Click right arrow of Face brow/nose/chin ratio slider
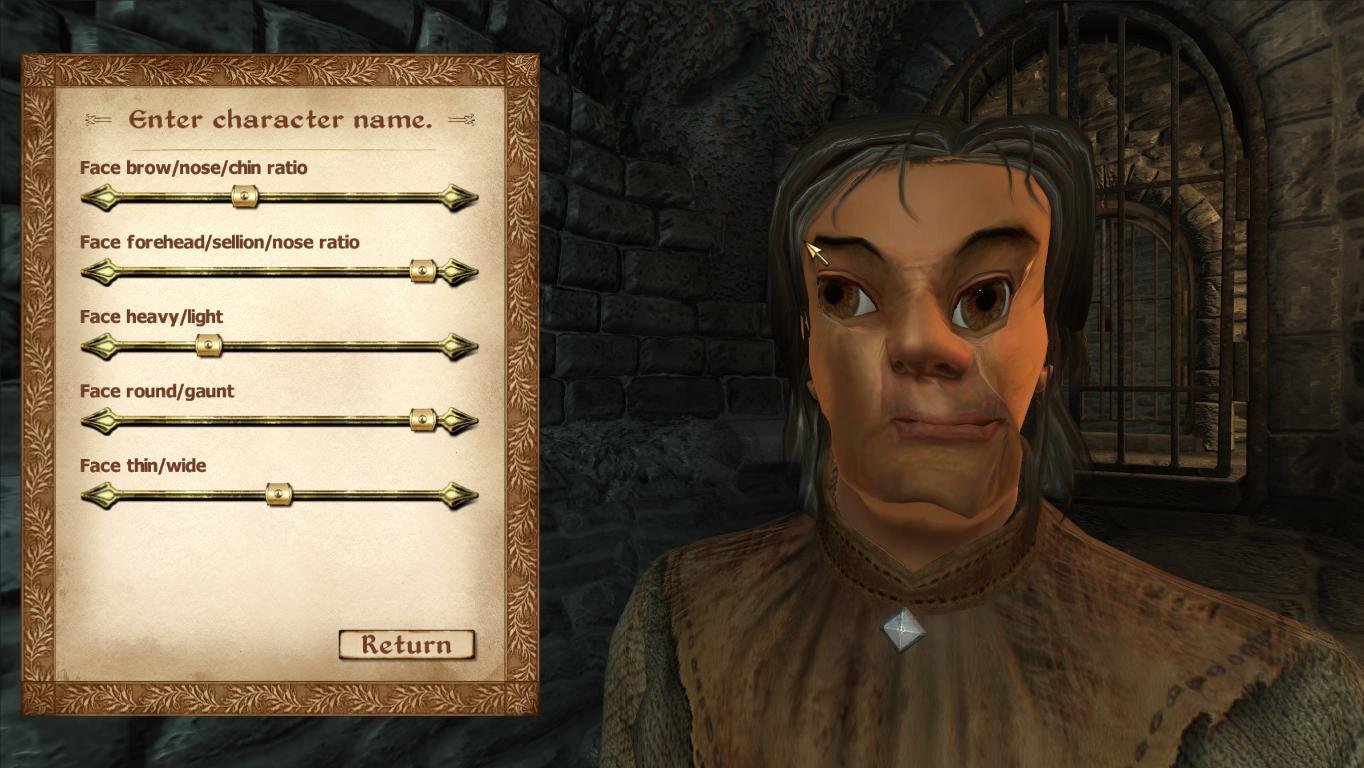This screenshot has width=1364, height=768. [460, 197]
